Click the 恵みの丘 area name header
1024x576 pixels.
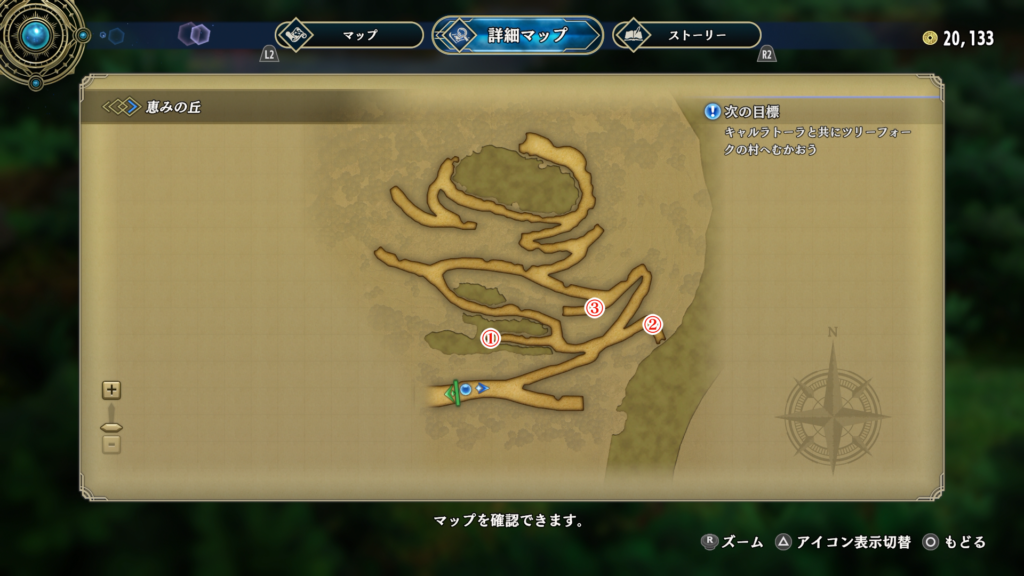coord(175,107)
